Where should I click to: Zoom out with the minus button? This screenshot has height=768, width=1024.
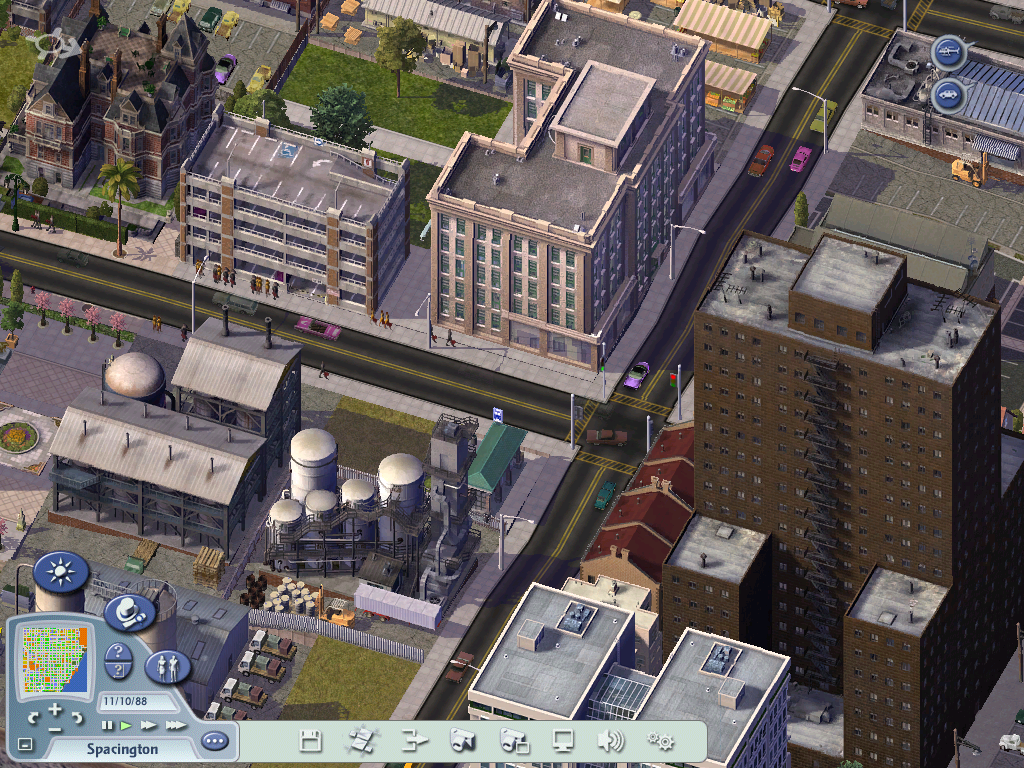click(x=55, y=730)
